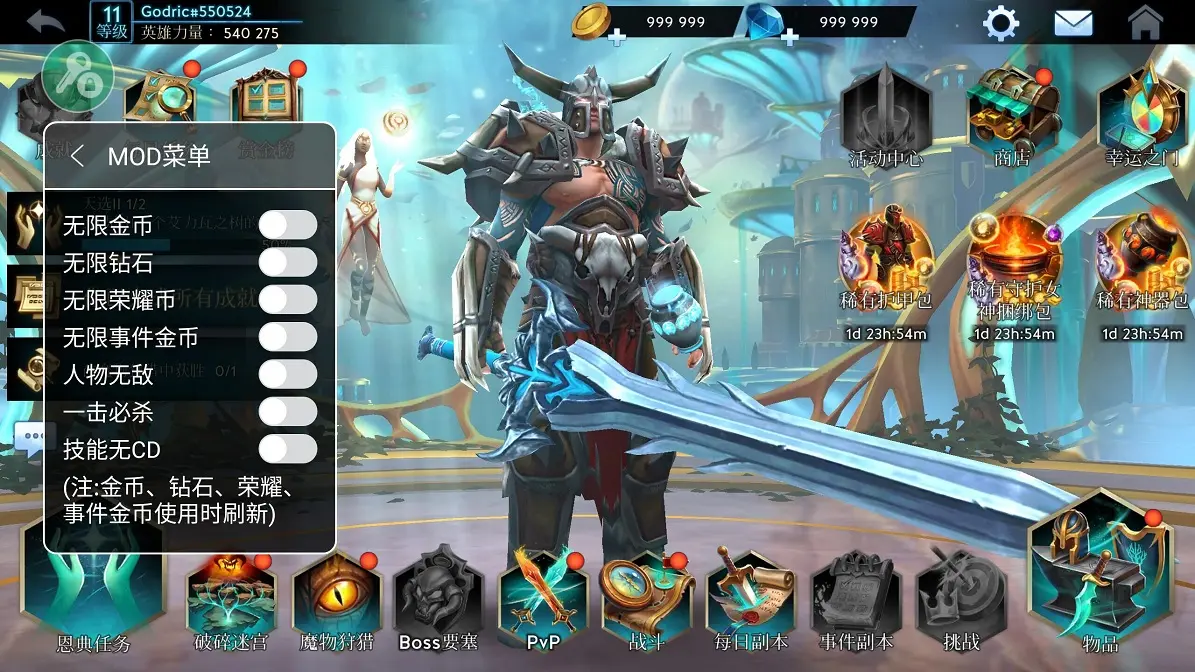Open the settings gear icon
Image resolution: width=1195 pixels, height=672 pixels.
click(1000, 22)
